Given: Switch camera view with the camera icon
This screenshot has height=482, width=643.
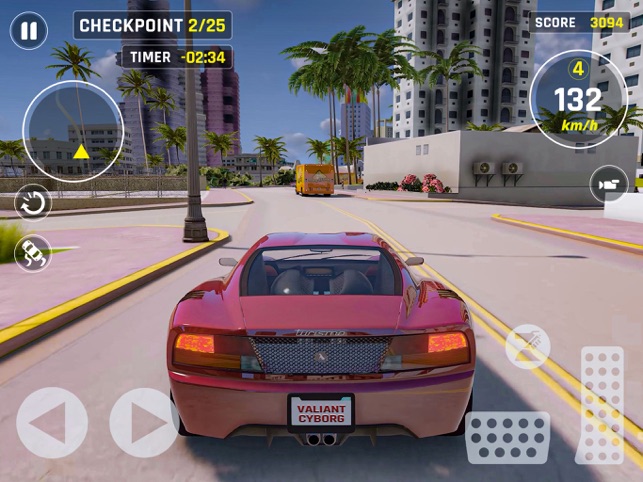Looking at the screenshot, I should (x=608, y=184).
